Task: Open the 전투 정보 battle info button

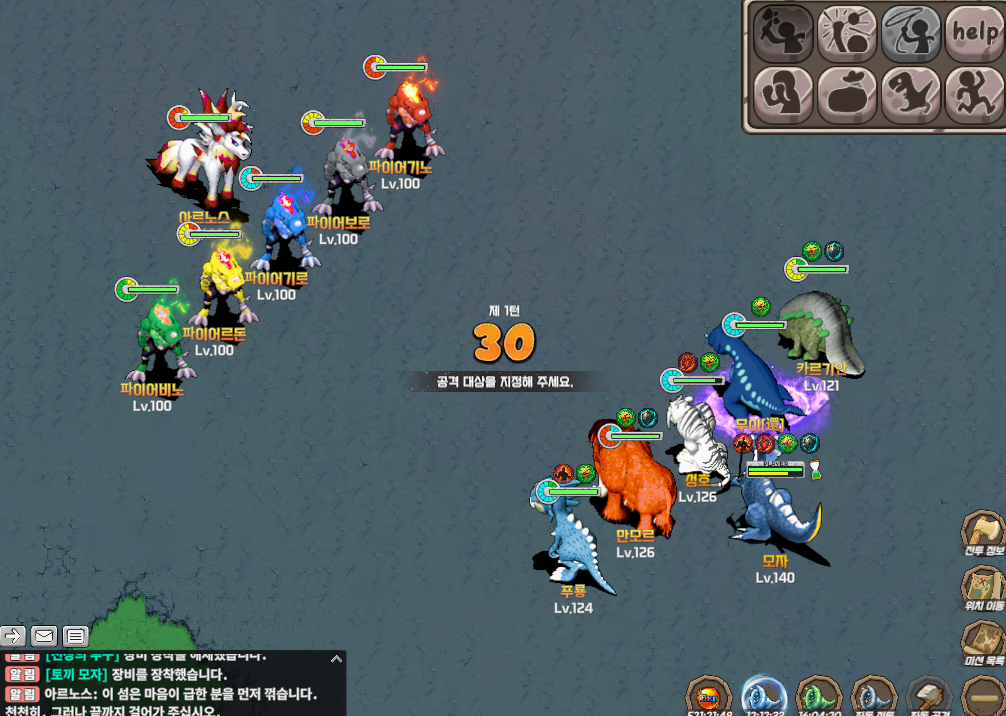Action: [983, 535]
